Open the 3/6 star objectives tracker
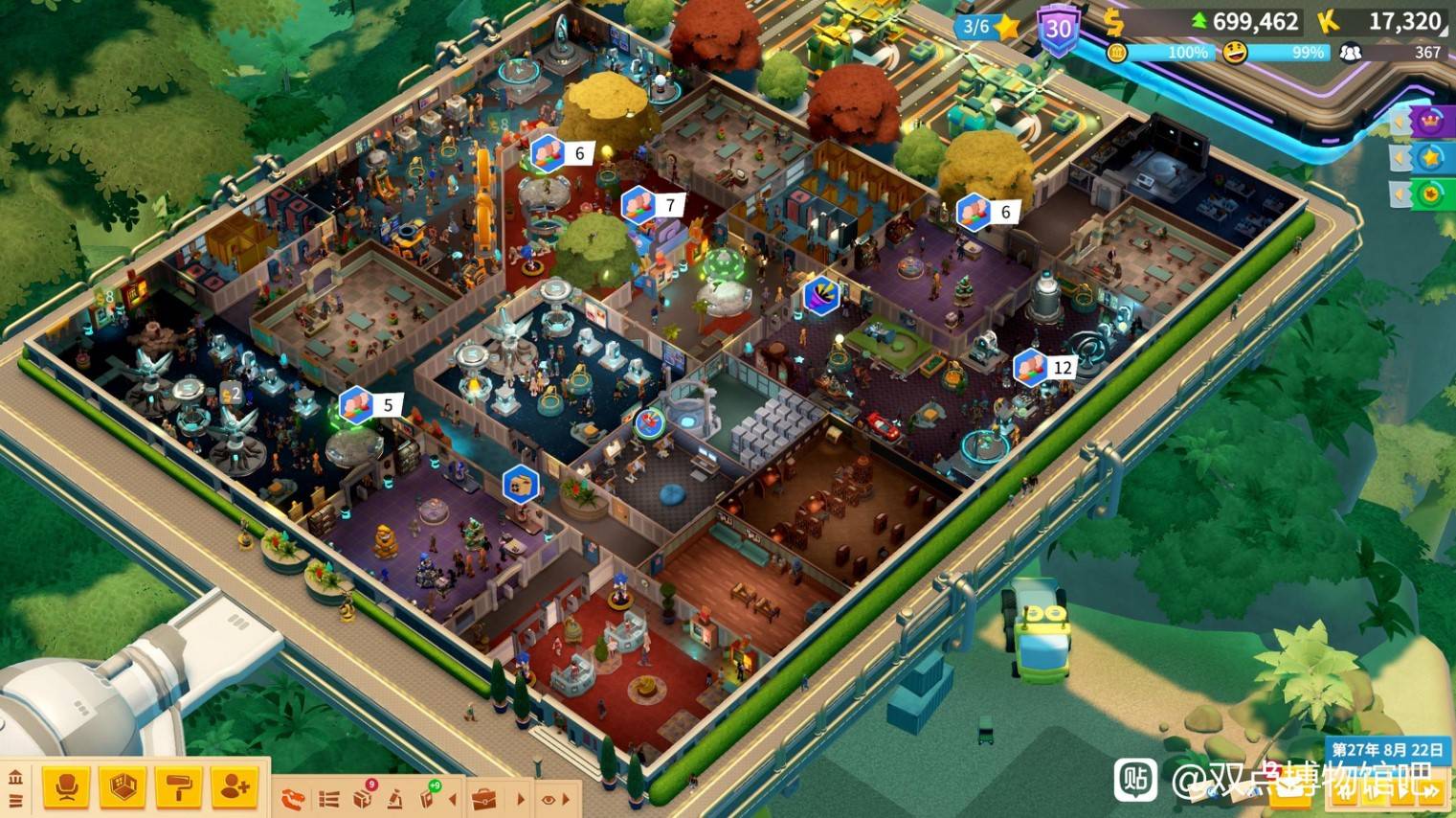 pos(987,27)
